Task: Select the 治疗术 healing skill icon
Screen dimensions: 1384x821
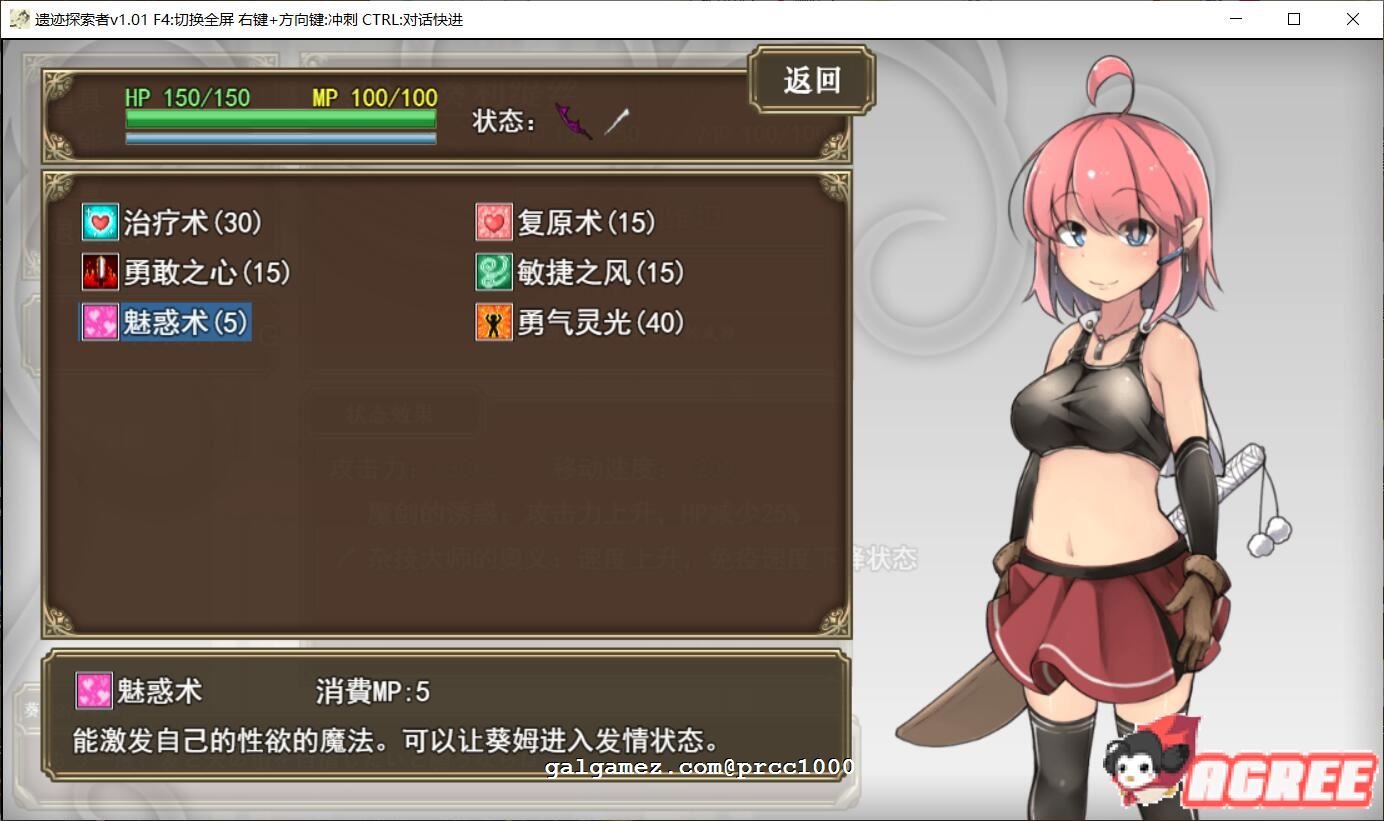Action: [x=99, y=222]
